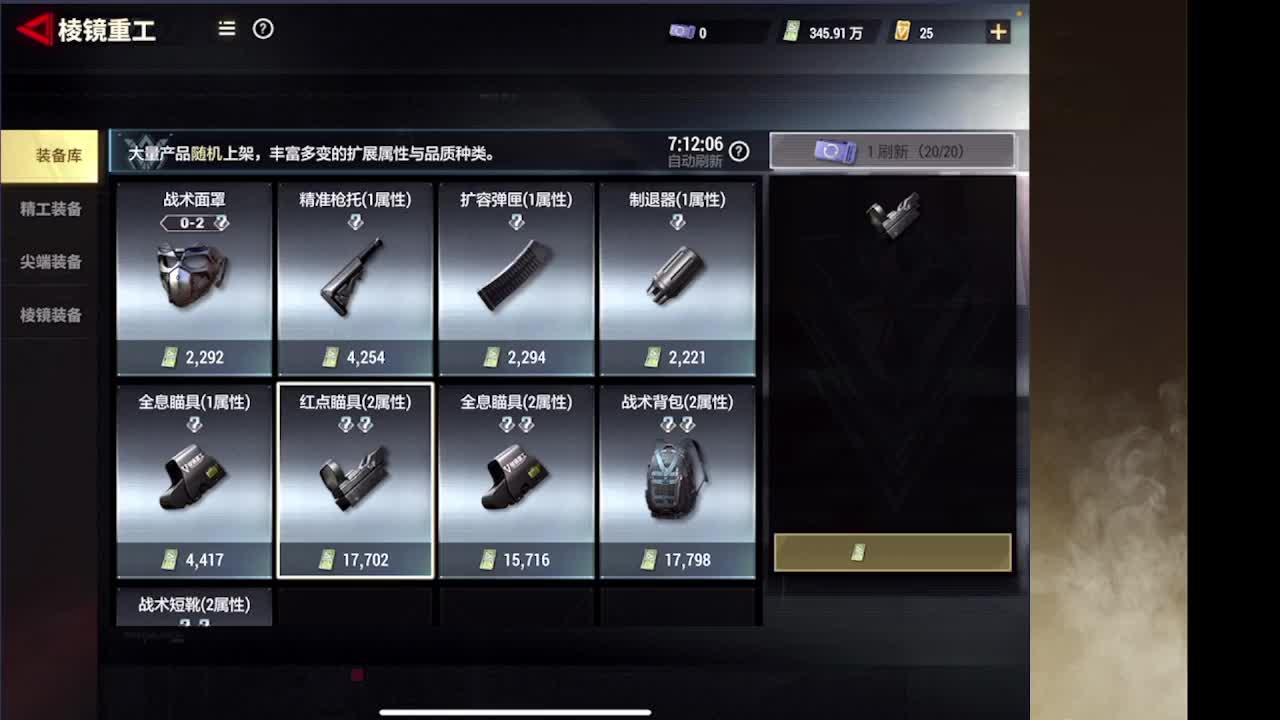
Task: Select the 战术面罩 item card
Action: click(x=193, y=277)
